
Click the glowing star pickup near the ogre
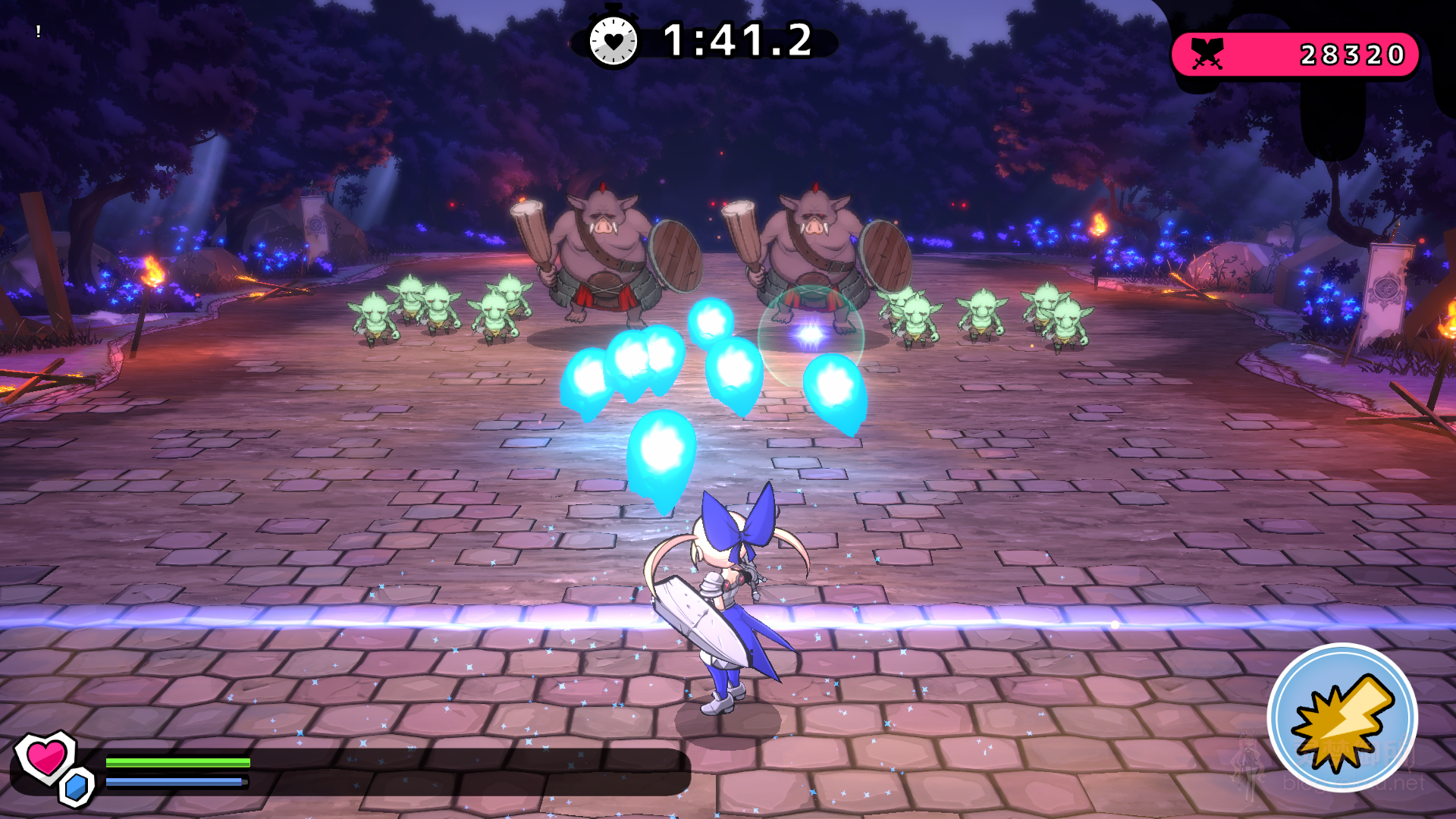click(809, 334)
